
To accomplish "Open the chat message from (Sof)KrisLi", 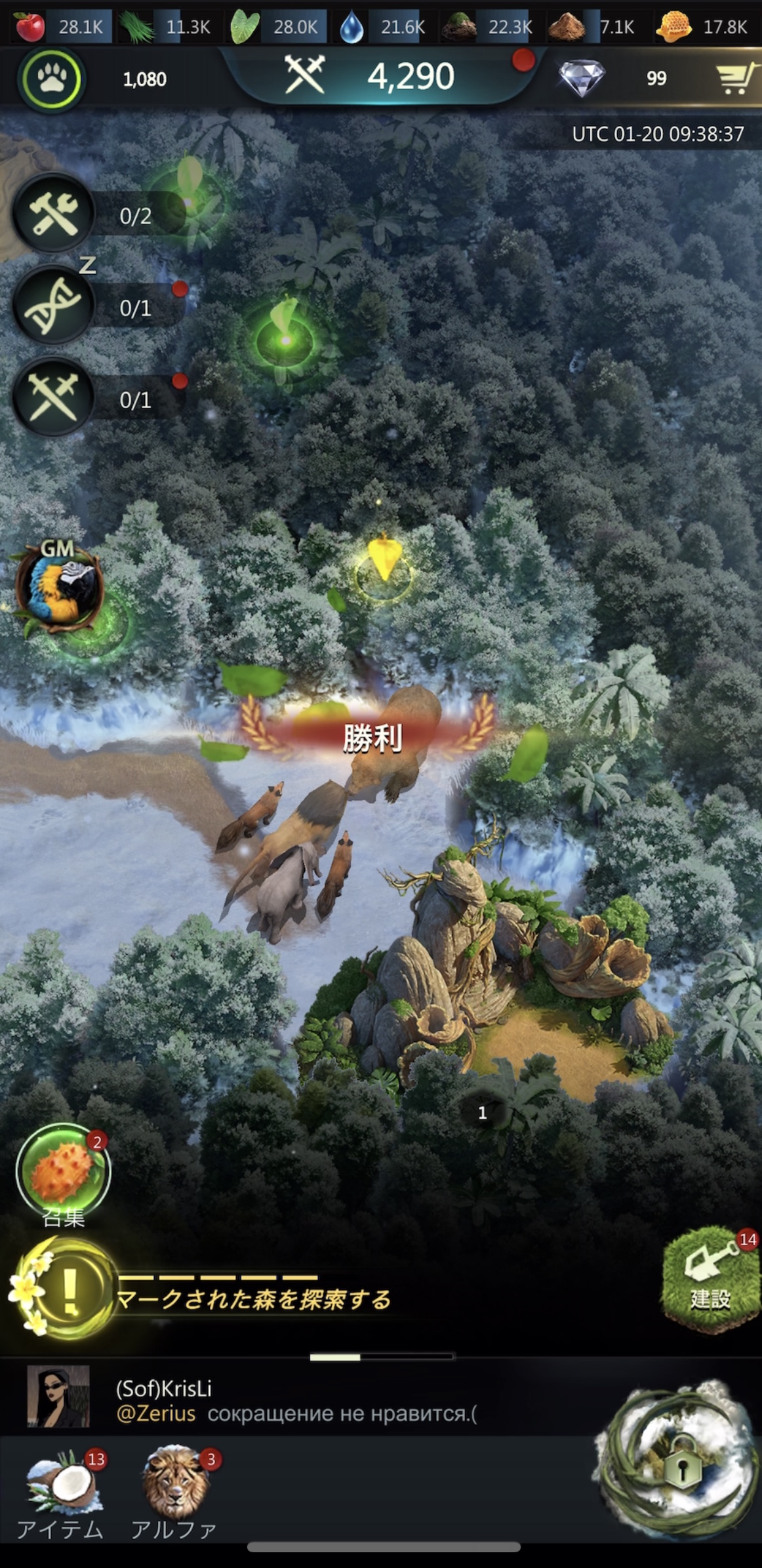I will (x=295, y=1401).
